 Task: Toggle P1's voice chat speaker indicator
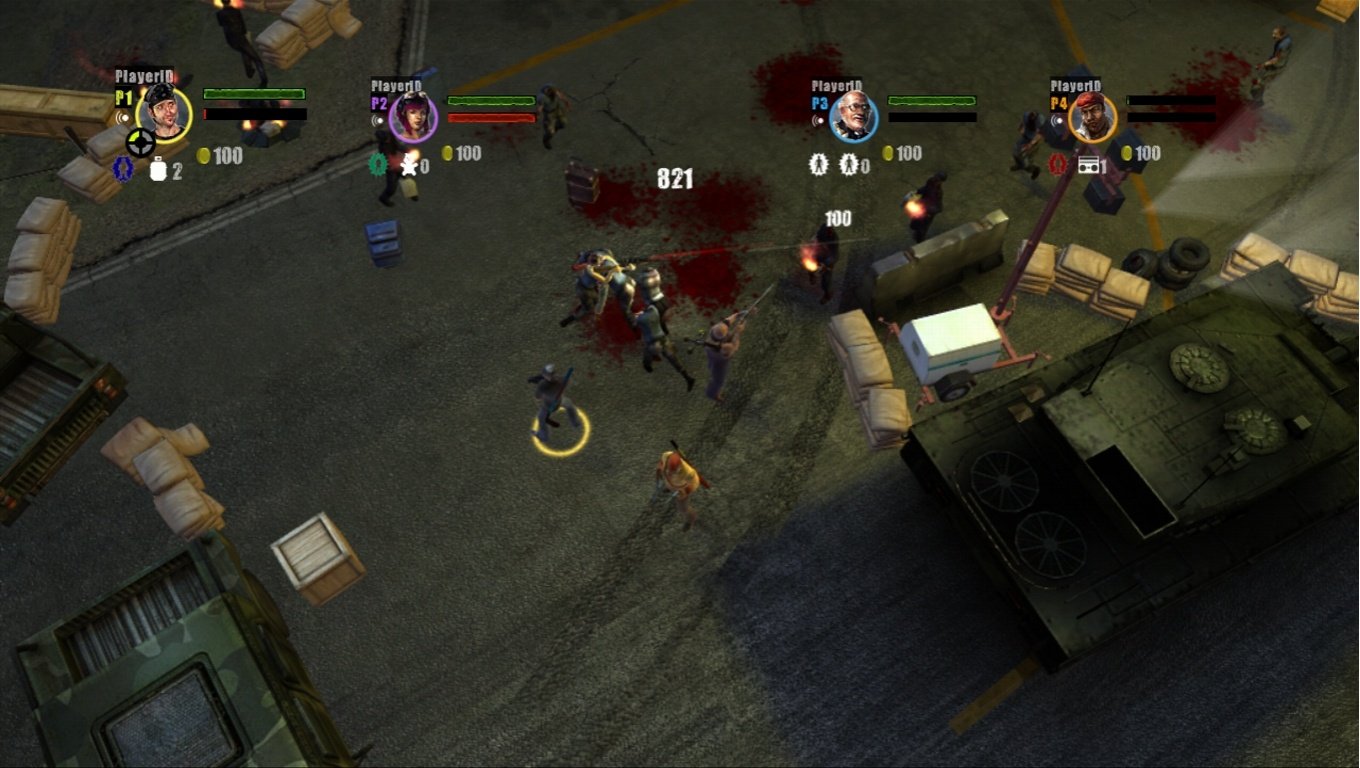tap(123, 117)
